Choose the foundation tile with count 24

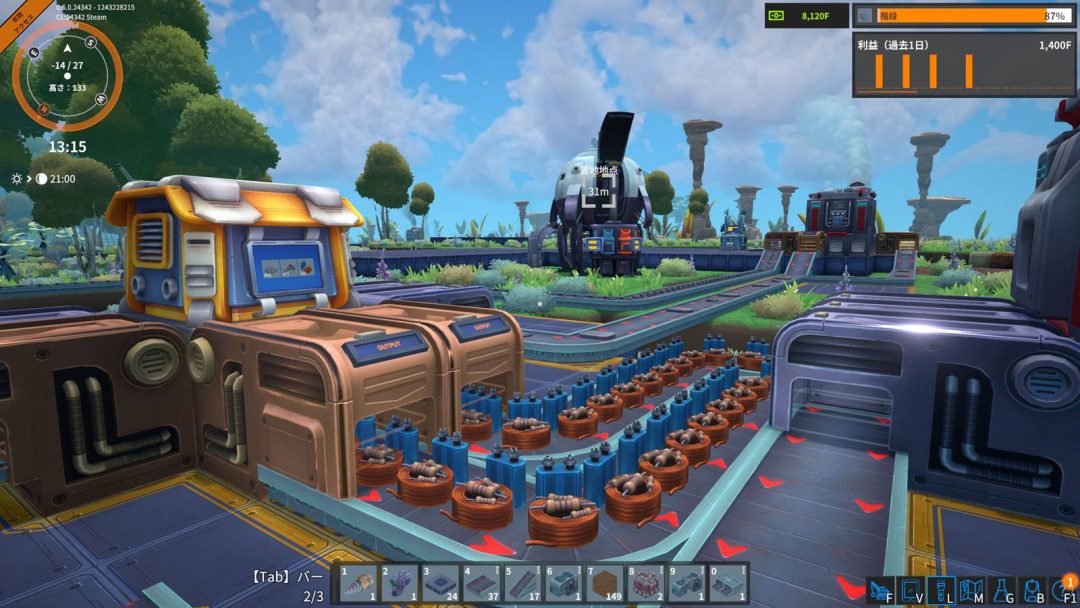[440, 584]
